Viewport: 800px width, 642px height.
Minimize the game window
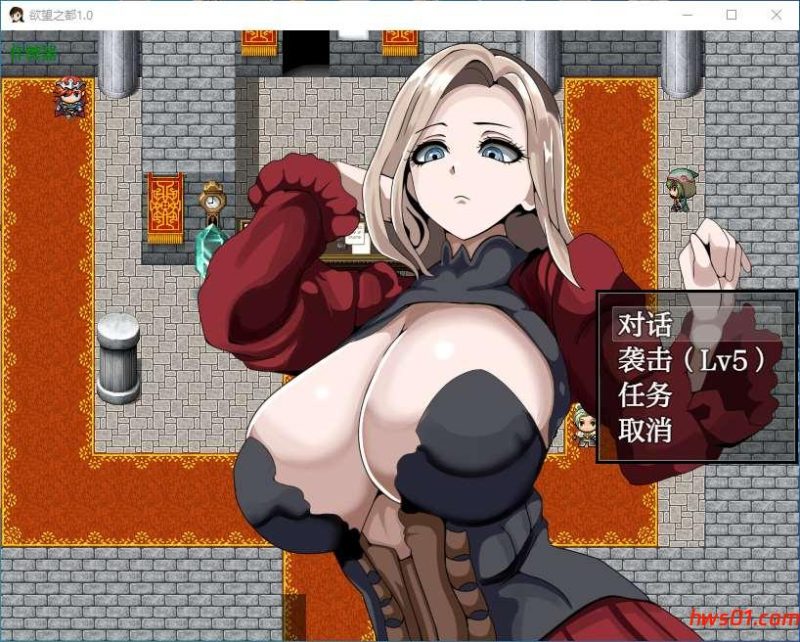(x=685, y=15)
